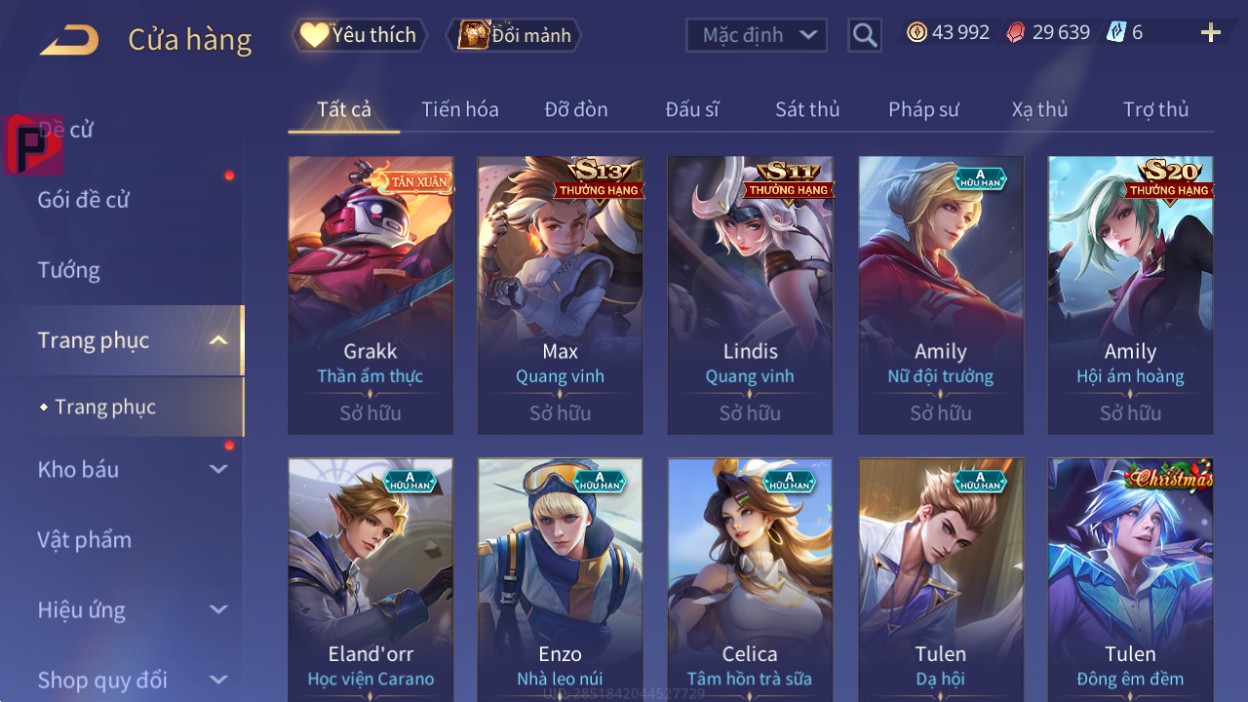Click the magnifying glass search button
Screen dimensions: 1248x702
pyautogui.click(x=864, y=35)
